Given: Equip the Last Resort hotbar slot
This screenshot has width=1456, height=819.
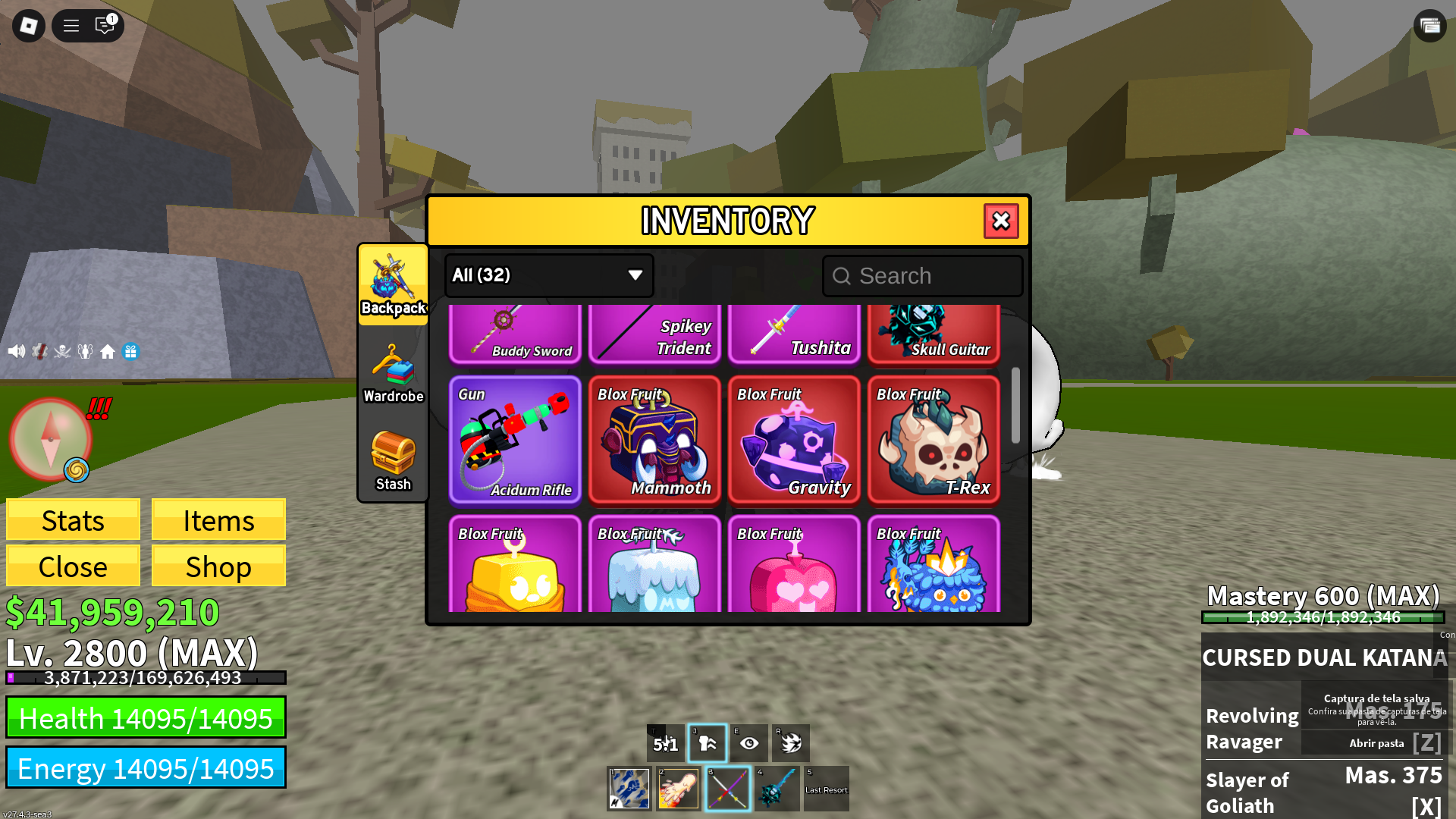Looking at the screenshot, I should pos(826,789).
